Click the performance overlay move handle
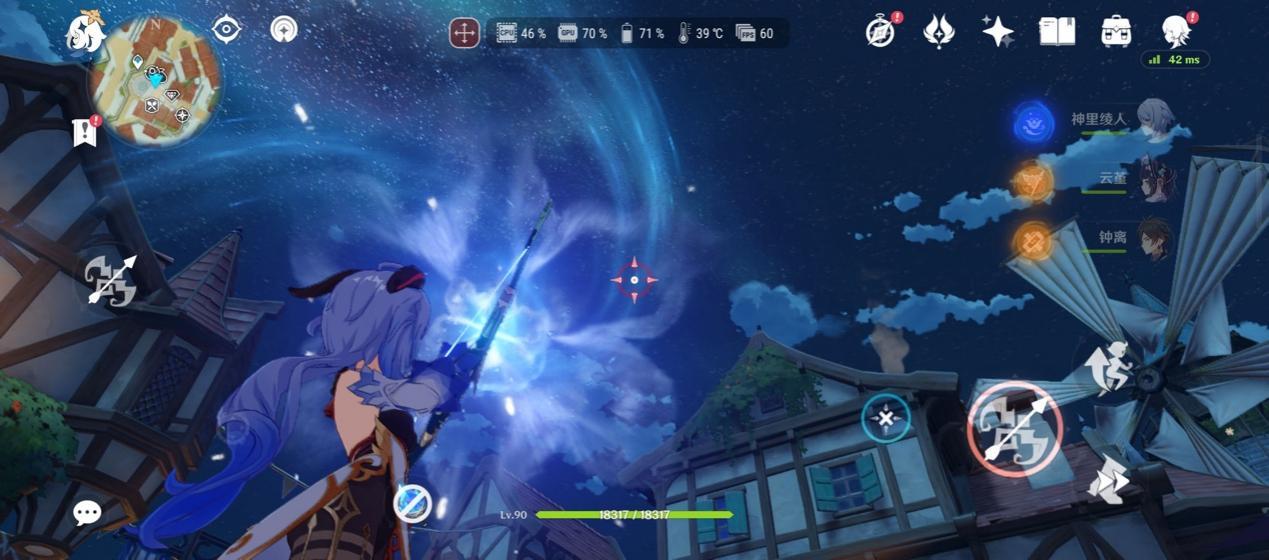1269x560 pixels. tap(464, 33)
